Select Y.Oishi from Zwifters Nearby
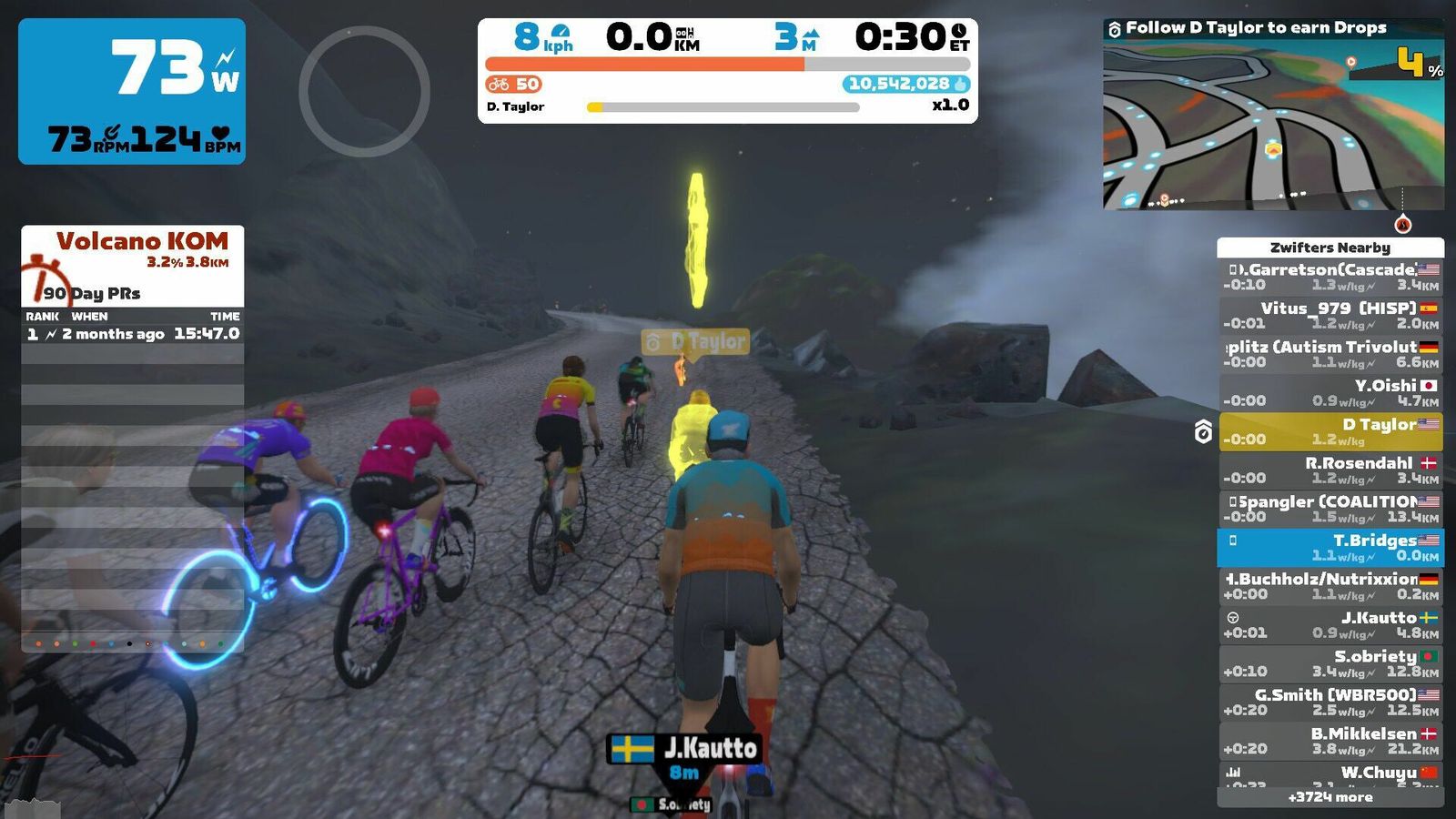This screenshot has height=819, width=1456. click(x=1330, y=392)
